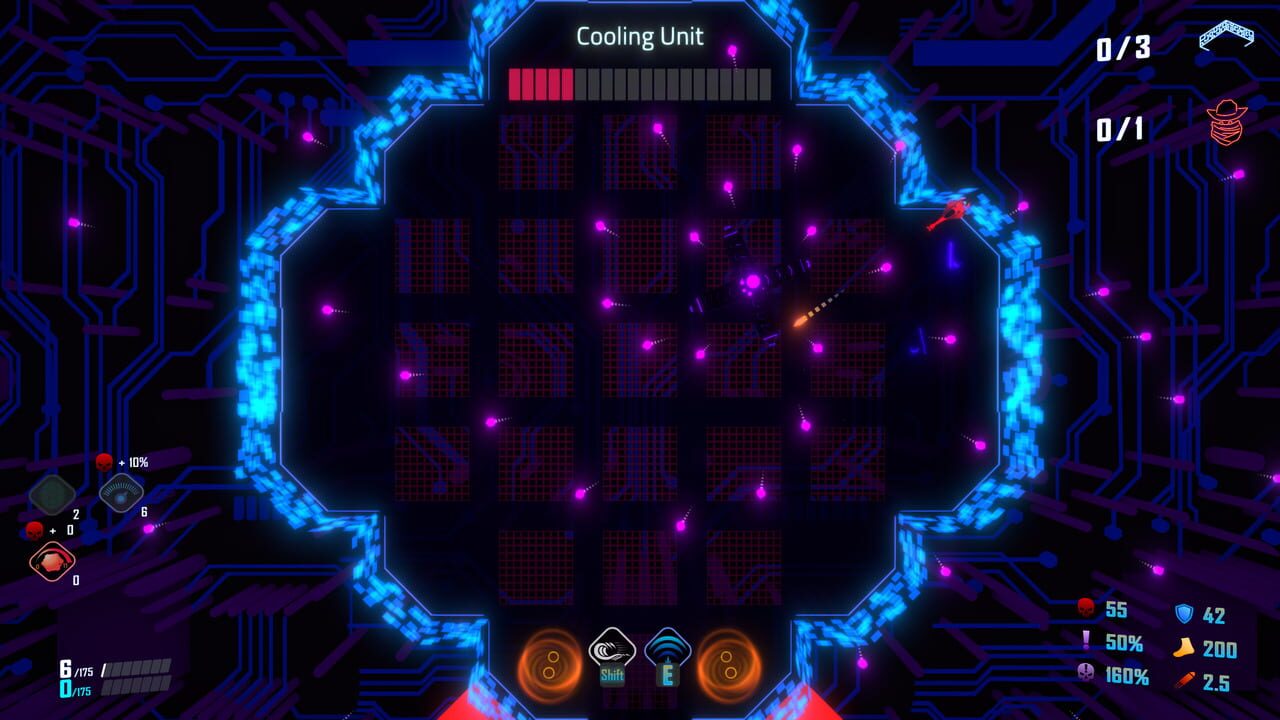Open the Cooling Unit title label
The height and width of the screenshot is (720, 1280).
(639, 34)
